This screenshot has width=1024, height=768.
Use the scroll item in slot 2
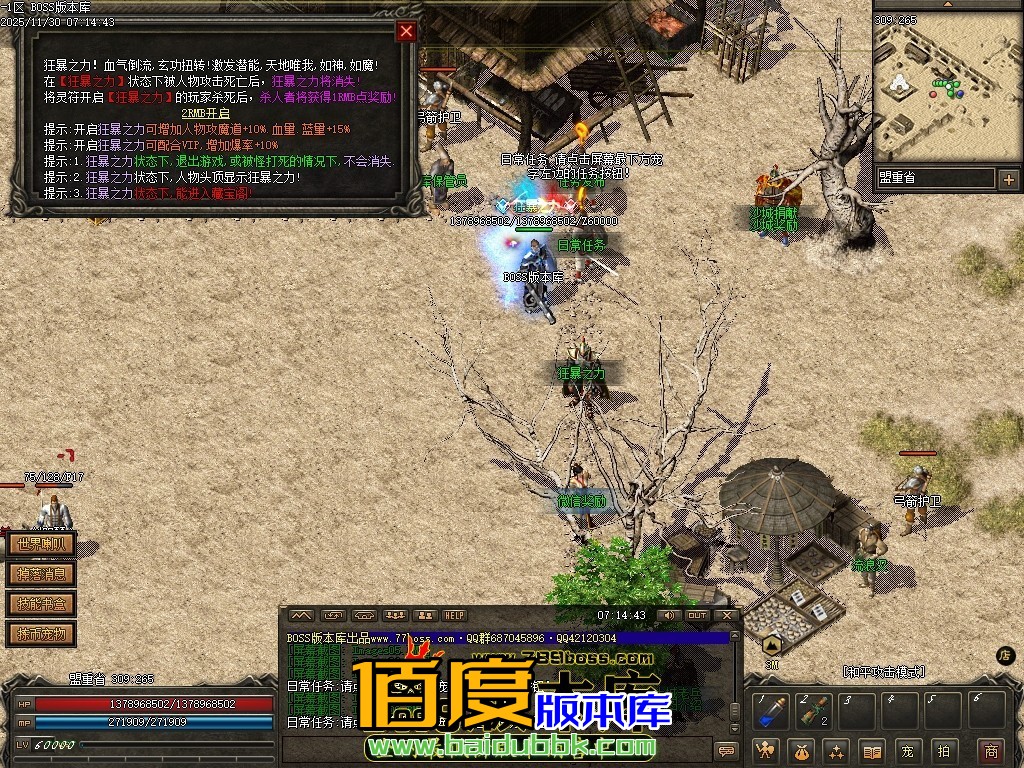815,711
